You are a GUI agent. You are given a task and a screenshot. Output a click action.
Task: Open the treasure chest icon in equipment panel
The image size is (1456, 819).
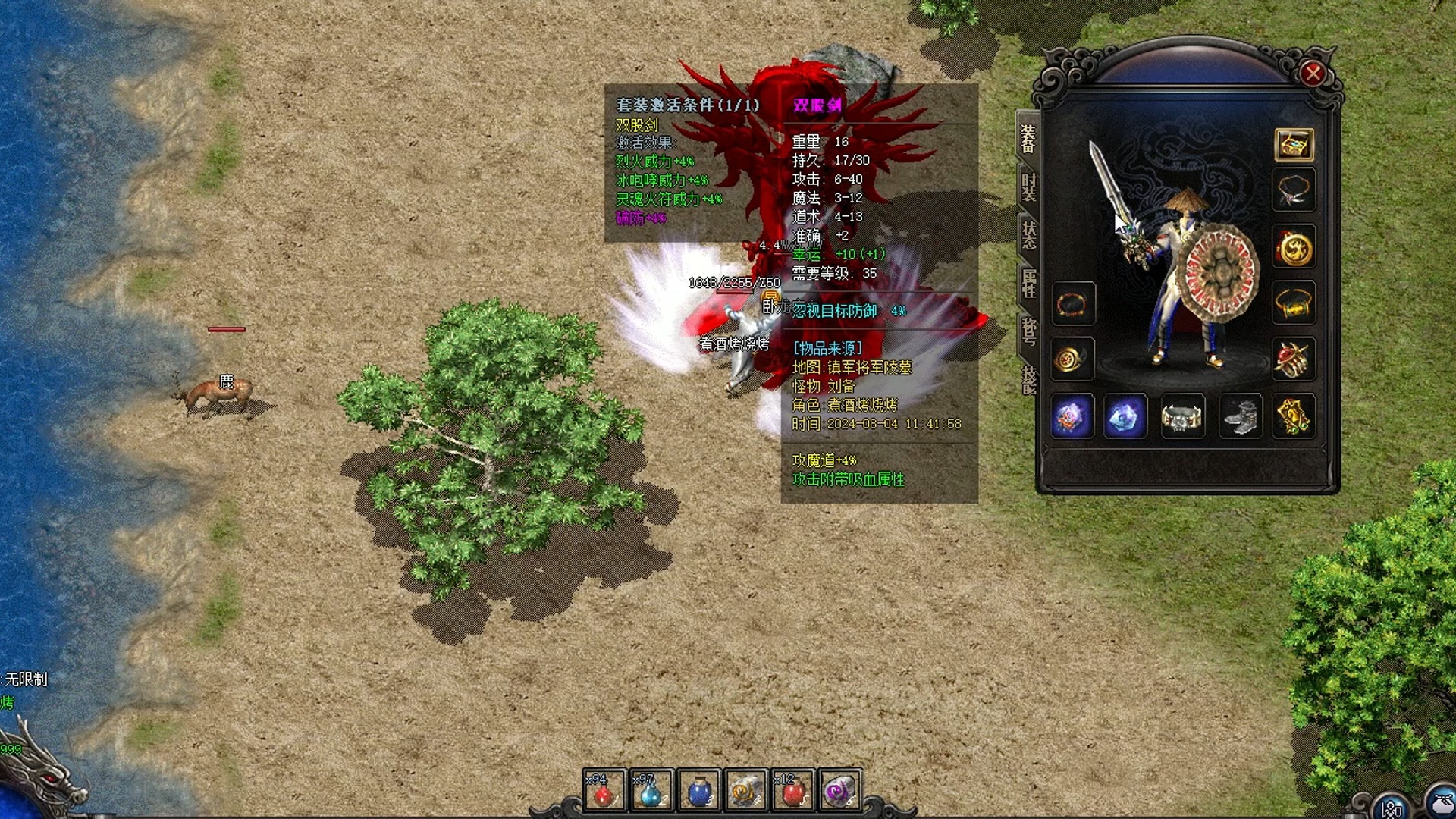click(x=1294, y=144)
